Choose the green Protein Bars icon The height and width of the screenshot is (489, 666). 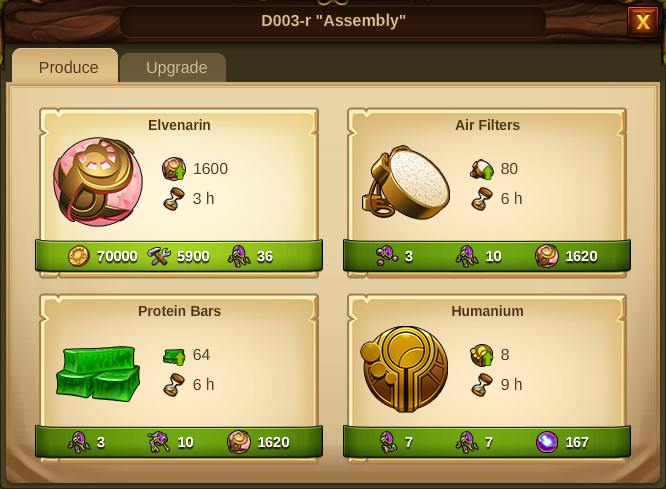(x=97, y=370)
